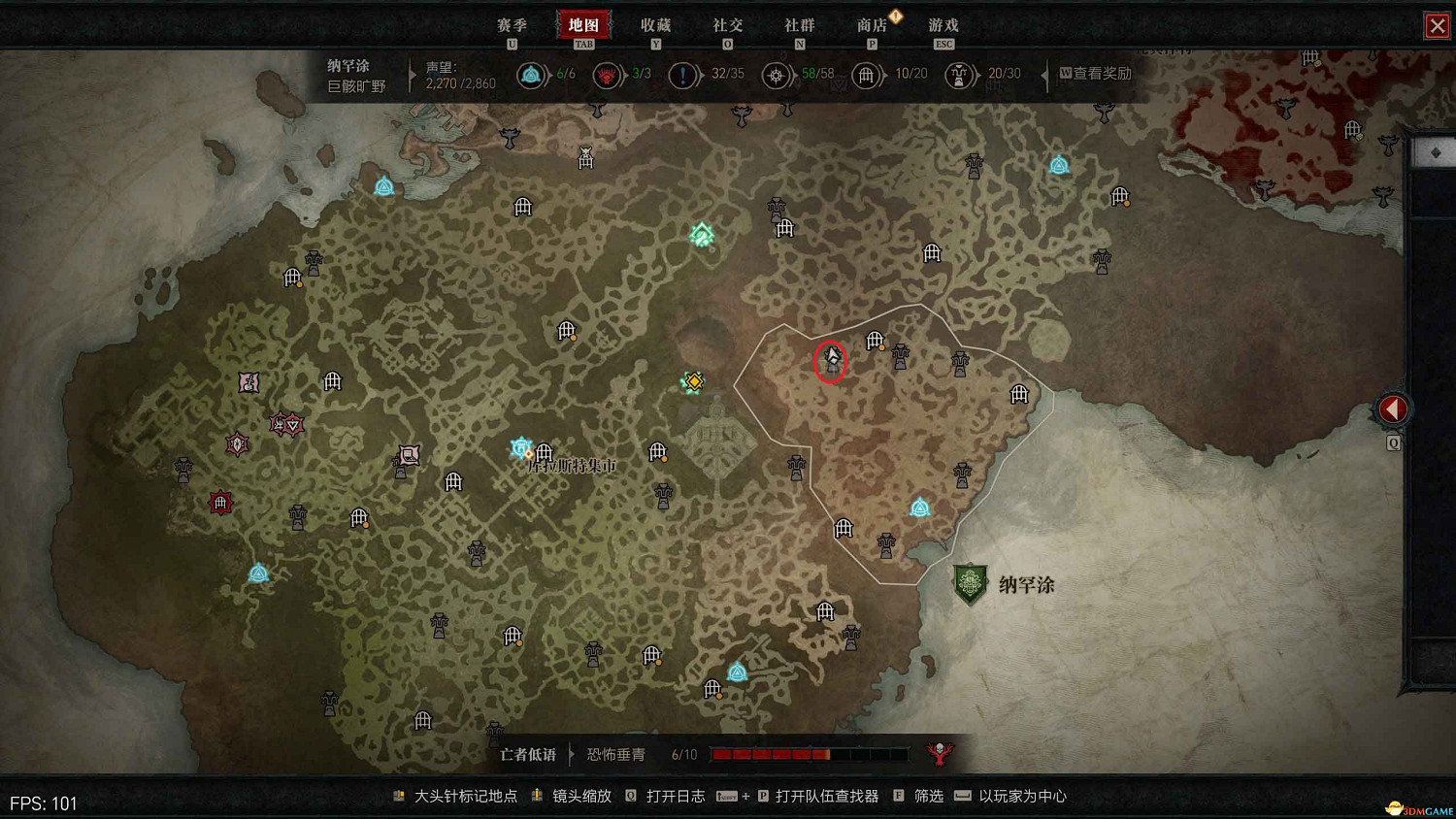Screen dimensions: 1456x819
Task: Click the red Whispers skull icon in bottom bar
Action: click(x=940, y=753)
